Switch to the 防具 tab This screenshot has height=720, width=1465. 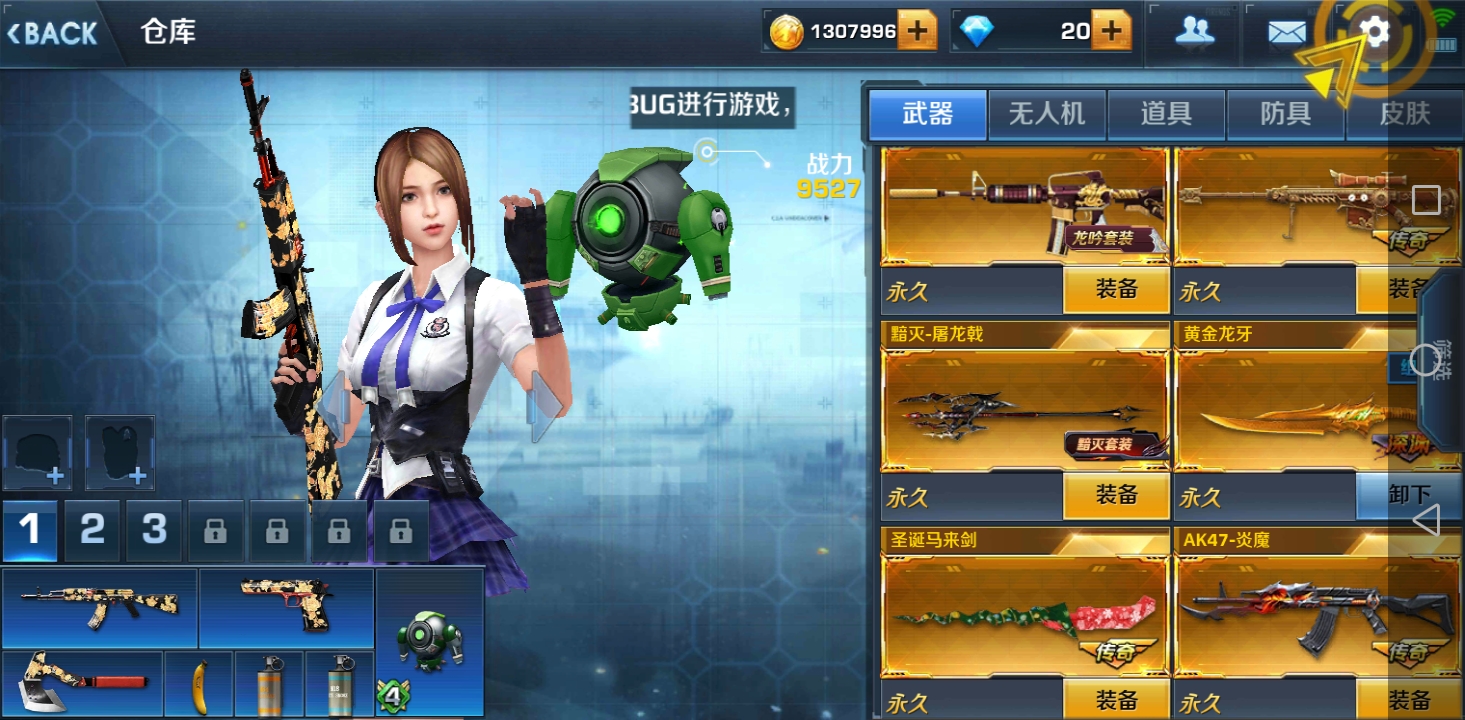1285,114
